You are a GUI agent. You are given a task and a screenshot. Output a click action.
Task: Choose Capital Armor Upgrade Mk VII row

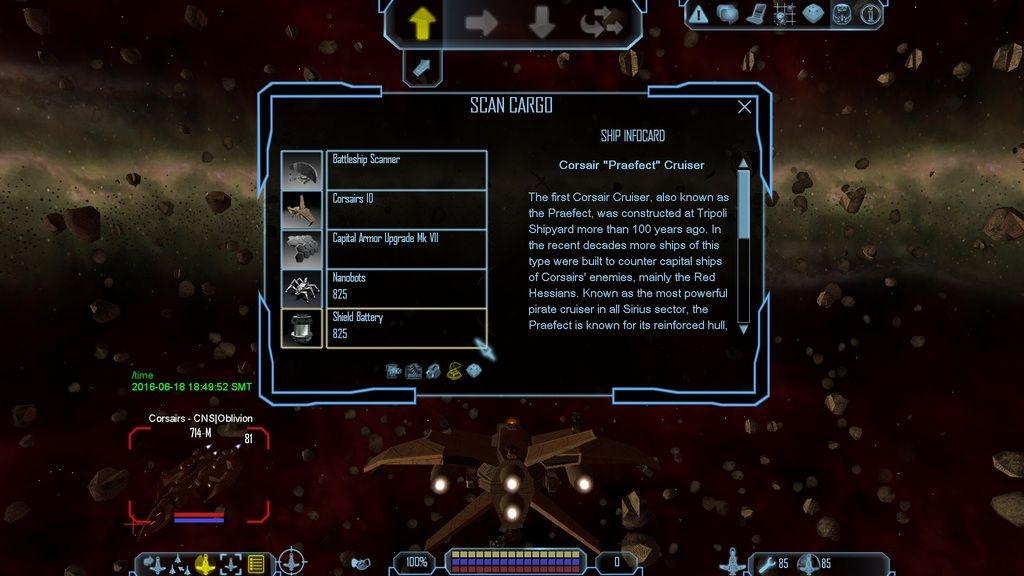406,249
